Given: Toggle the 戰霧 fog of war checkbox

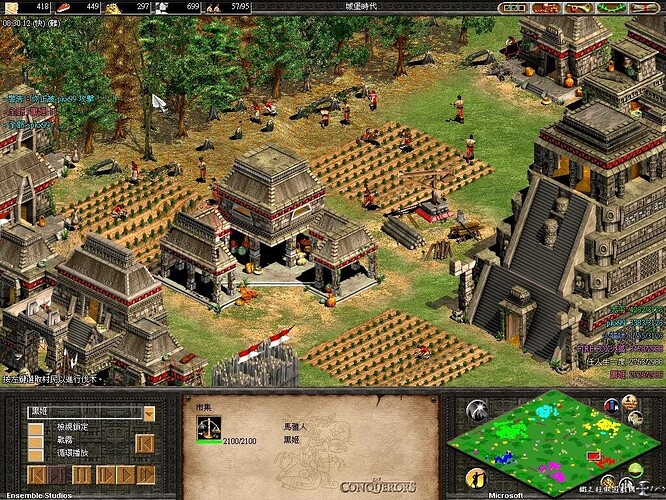Looking at the screenshot, I should tap(36, 441).
